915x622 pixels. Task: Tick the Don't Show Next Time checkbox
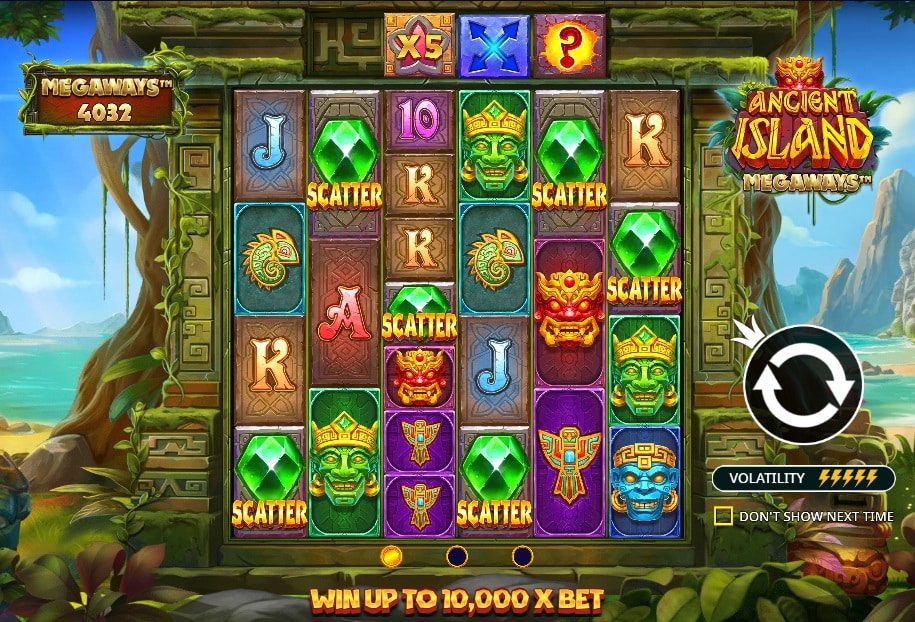click(x=723, y=516)
